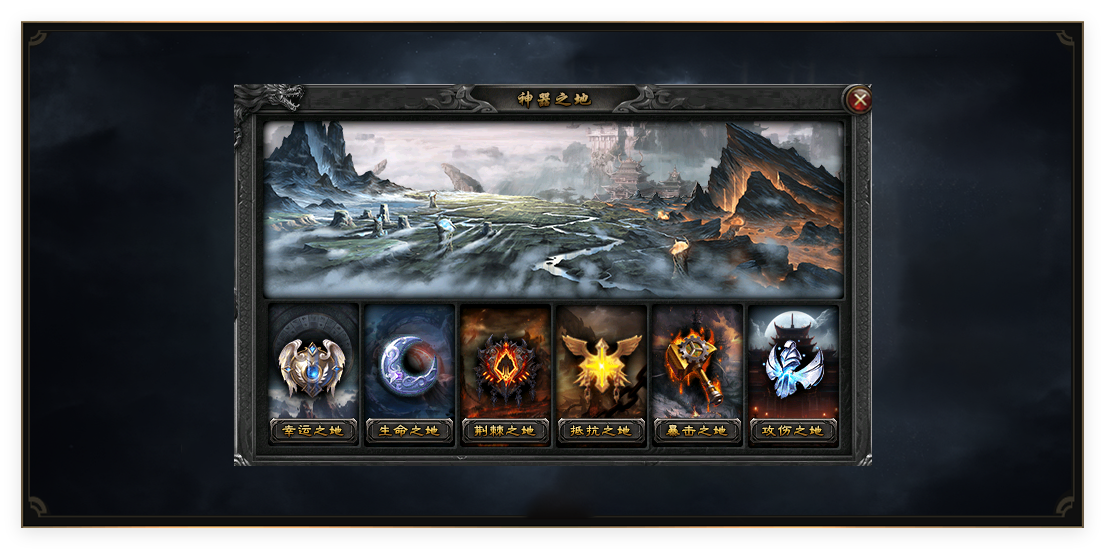This screenshot has width=1105, height=549.
Task: Choose the 生命之地 button
Action: 409,431
